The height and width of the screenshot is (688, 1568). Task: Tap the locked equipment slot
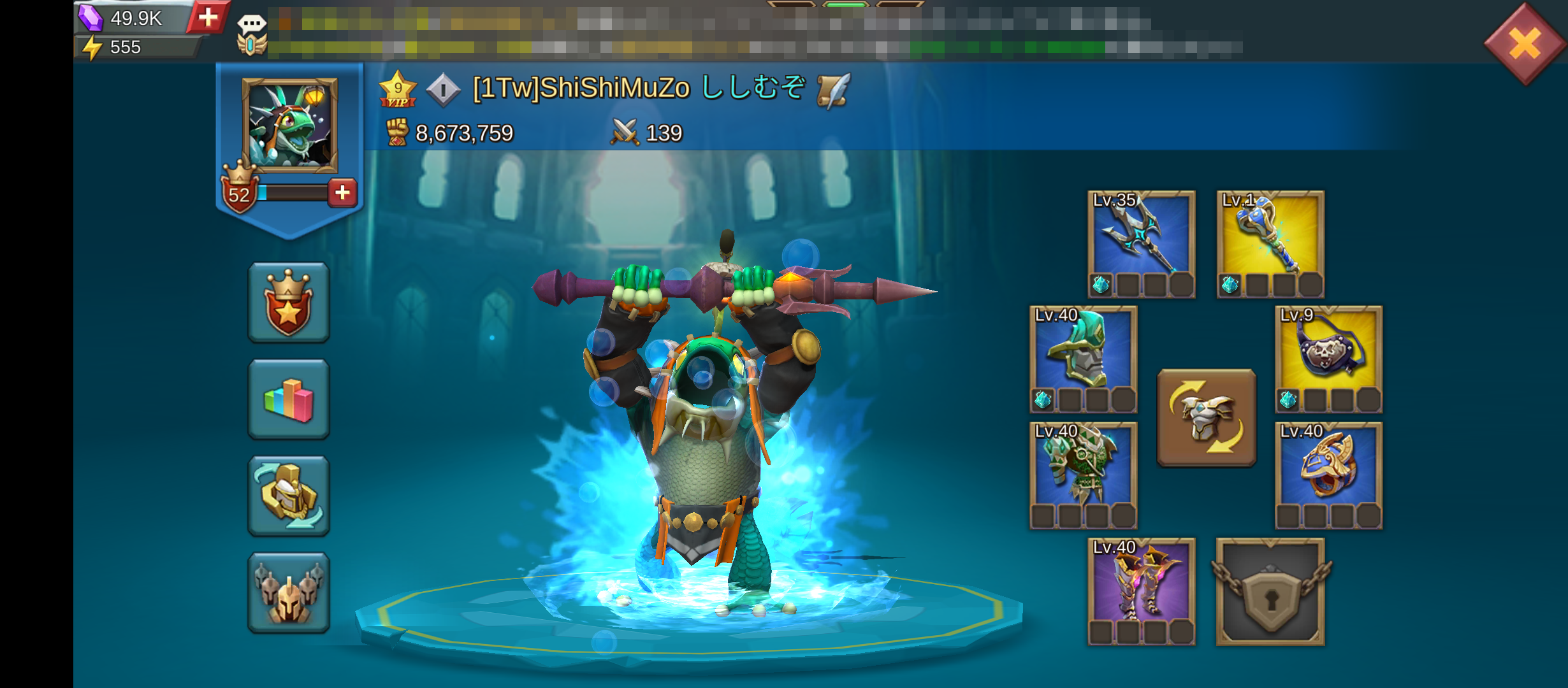1270,591
